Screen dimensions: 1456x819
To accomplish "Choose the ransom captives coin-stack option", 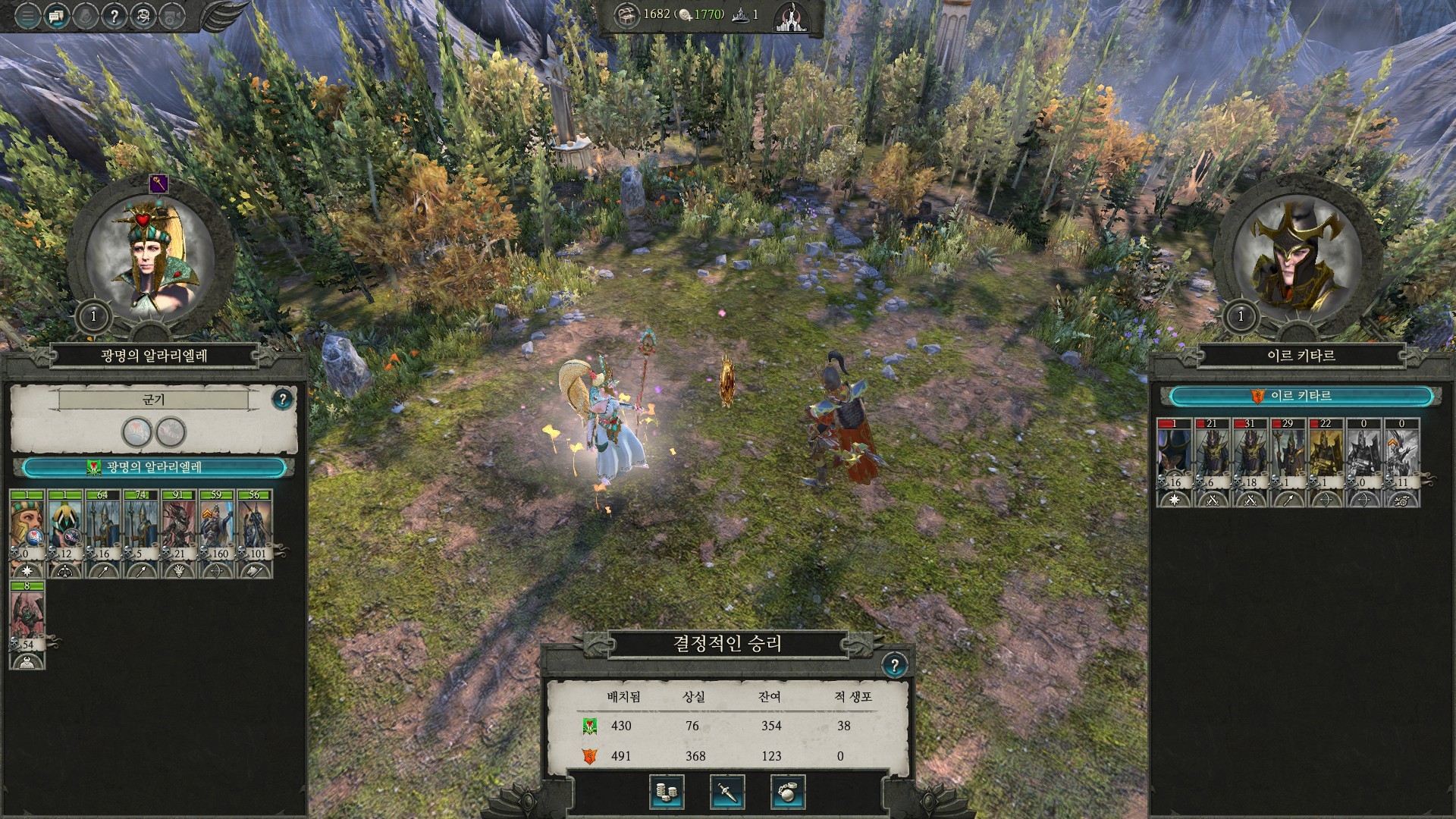I will pyautogui.click(x=667, y=792).
